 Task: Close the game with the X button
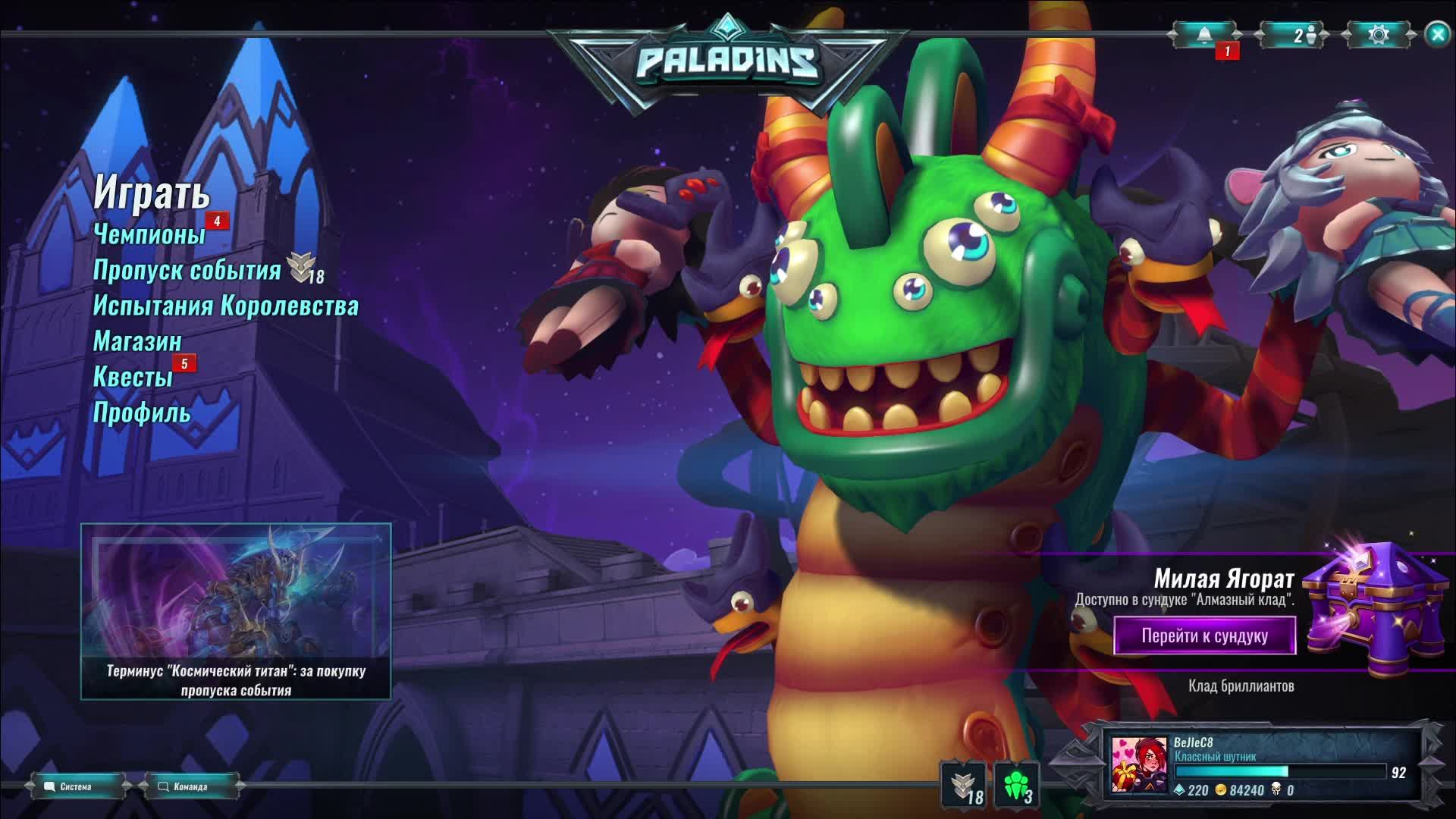(x=1437, y=35)
